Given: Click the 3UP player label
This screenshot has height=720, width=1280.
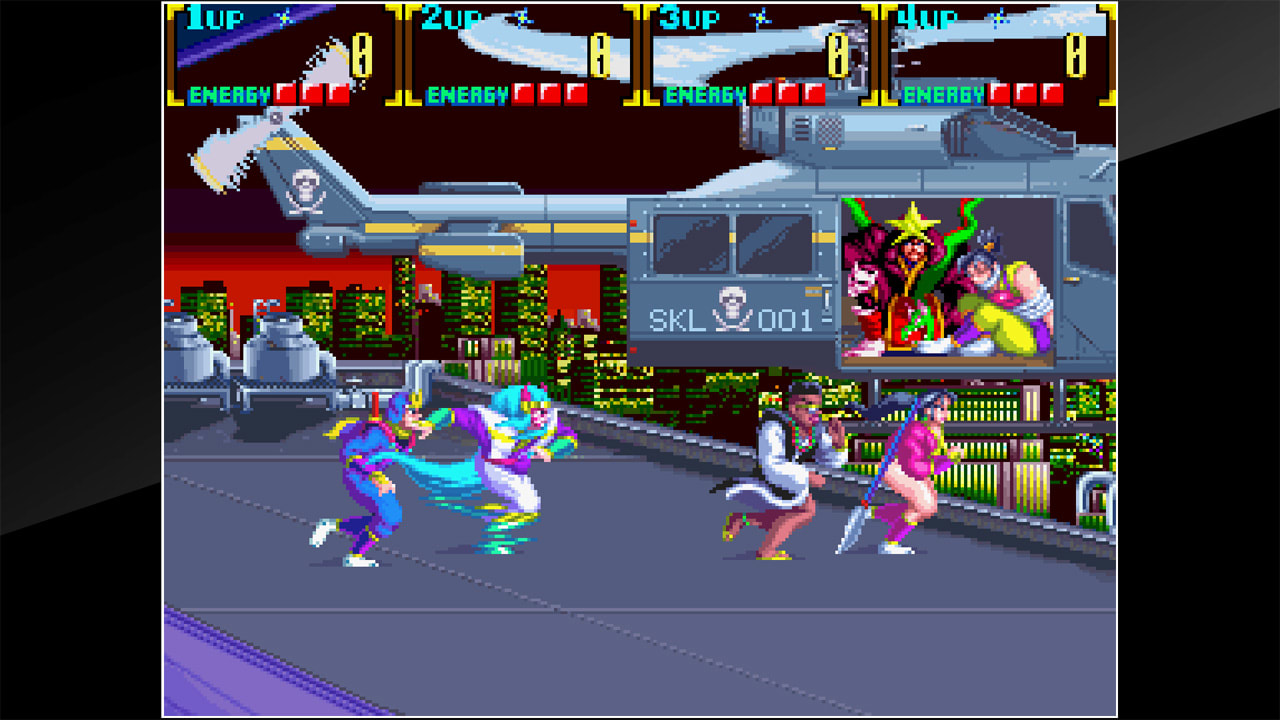Looking at the screenshot, I should point(691,16).
